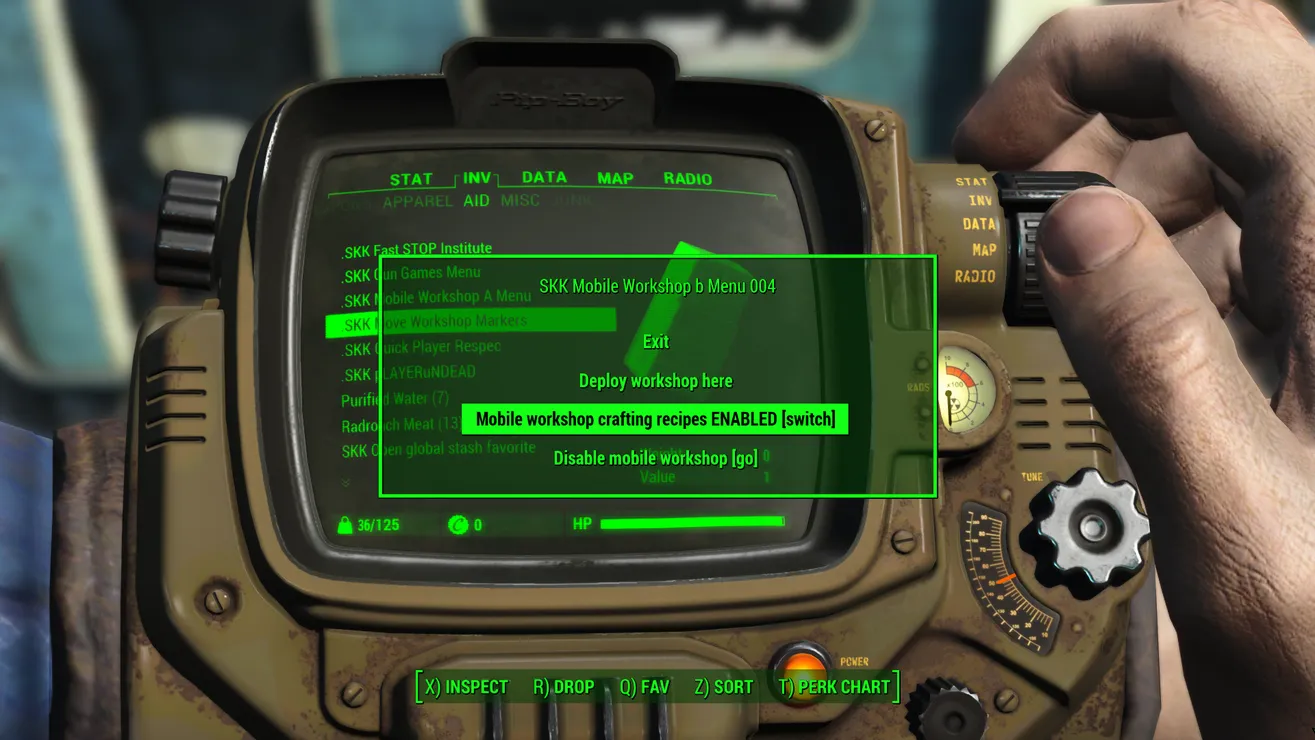This screenshot has height=740, width=1315.
Task: Select .SKK Quick Player Respec item
Action: pyautogui.click(x=421, y=348)
